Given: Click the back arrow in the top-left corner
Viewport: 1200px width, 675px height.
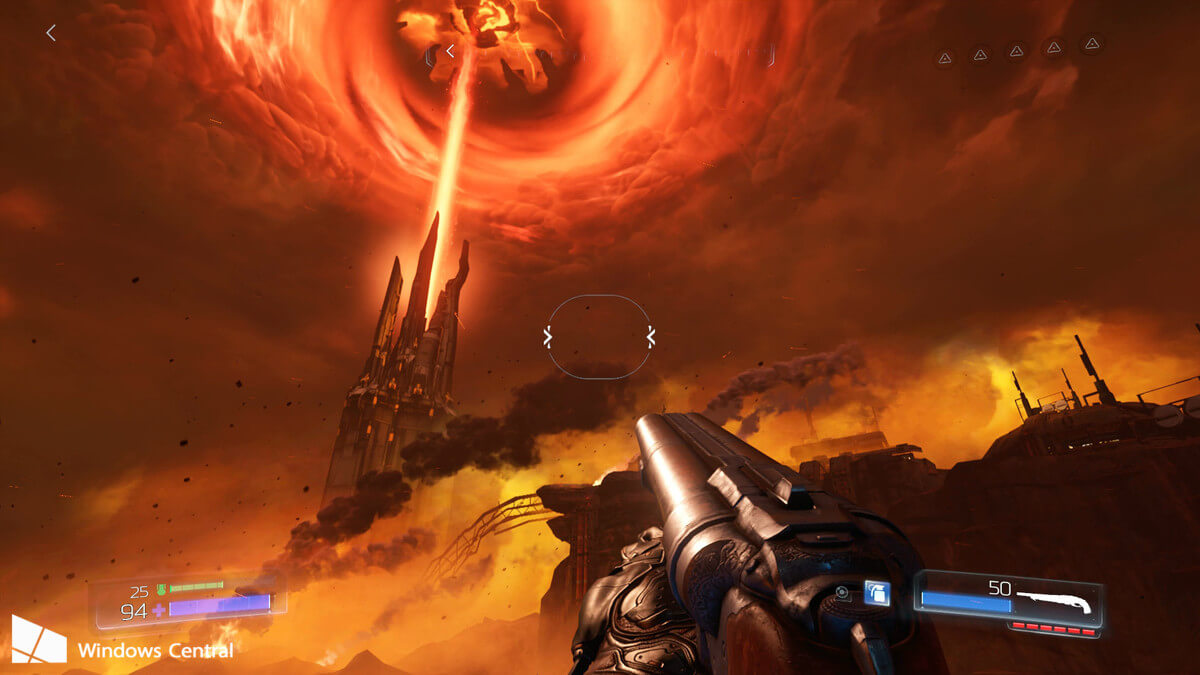Looking at the screenshot, I should coord(51,33).
